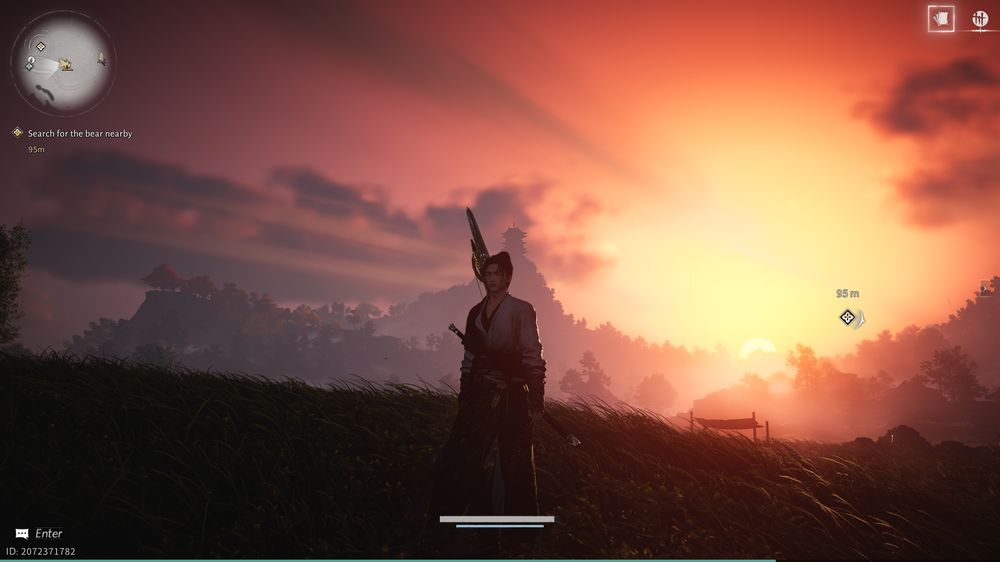Select the "Search for the bear nearby" quest tracker
The width and height of the screenshot is (1000, 562).
click(x=79, y=133)
